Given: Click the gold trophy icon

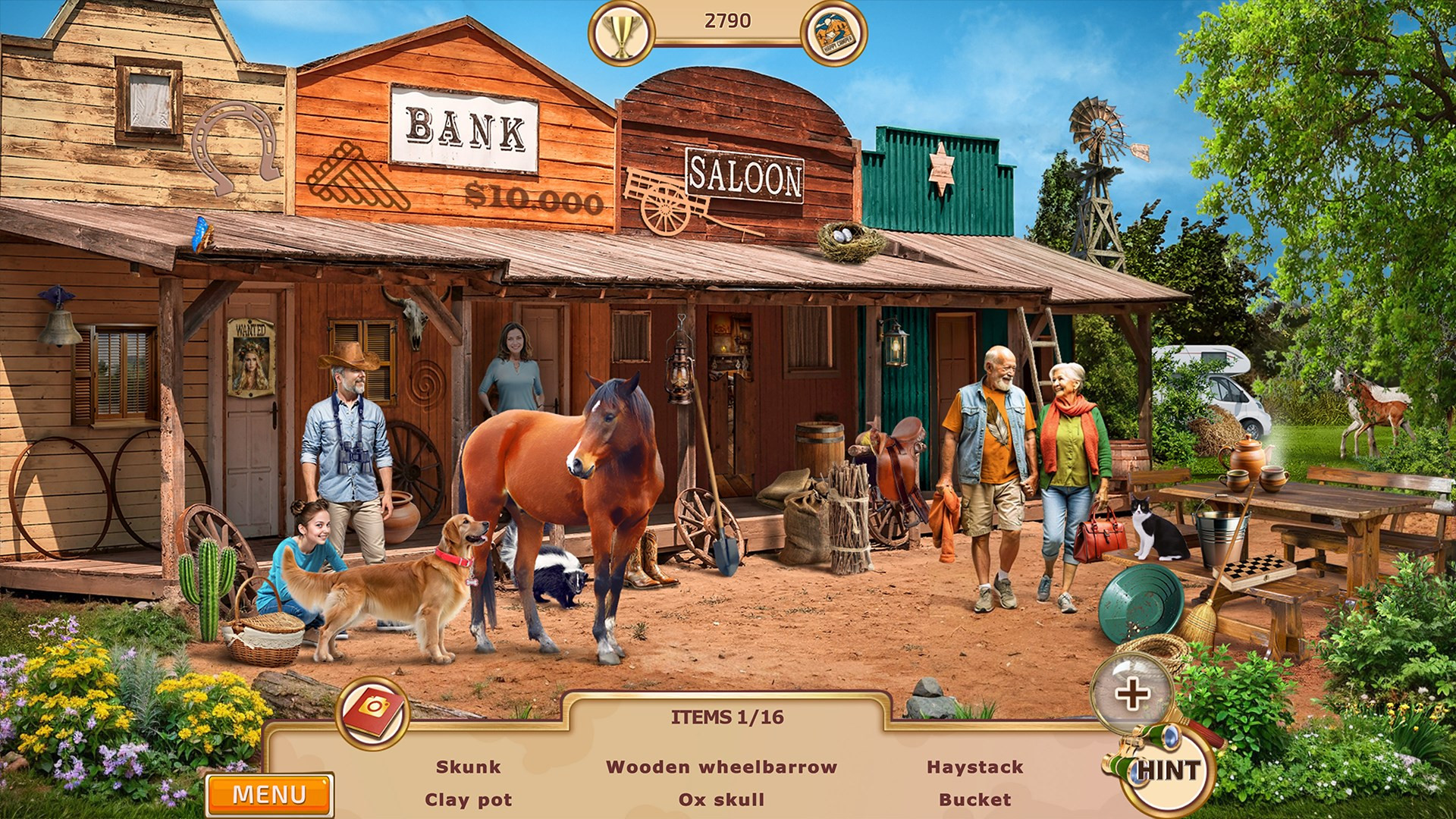Looking at the screenshot, I should click(621, 33).
